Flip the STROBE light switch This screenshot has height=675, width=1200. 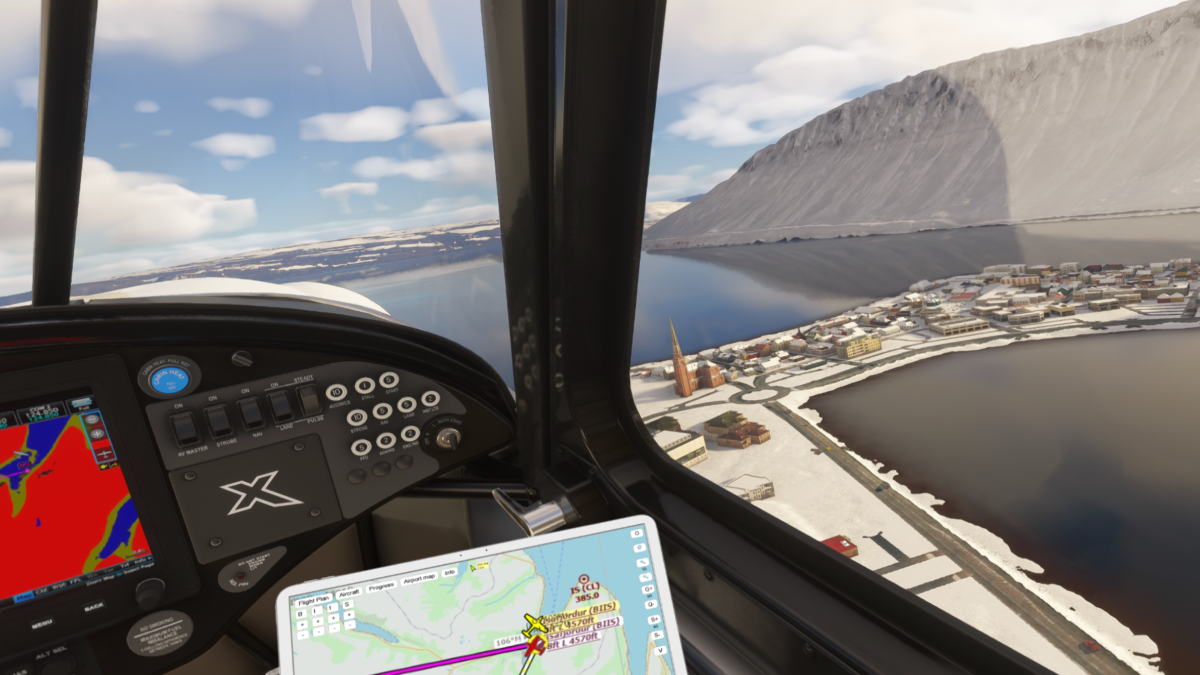tap(219, 420)
